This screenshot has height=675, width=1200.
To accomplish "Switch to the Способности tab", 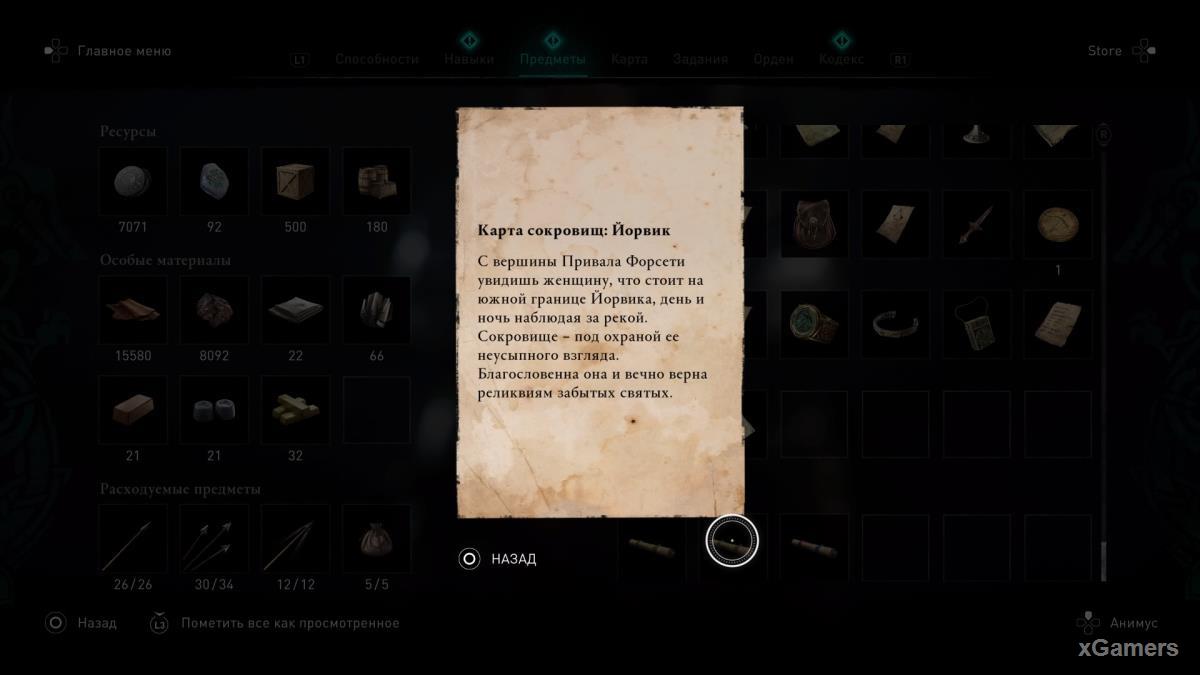I will point(376,59).
